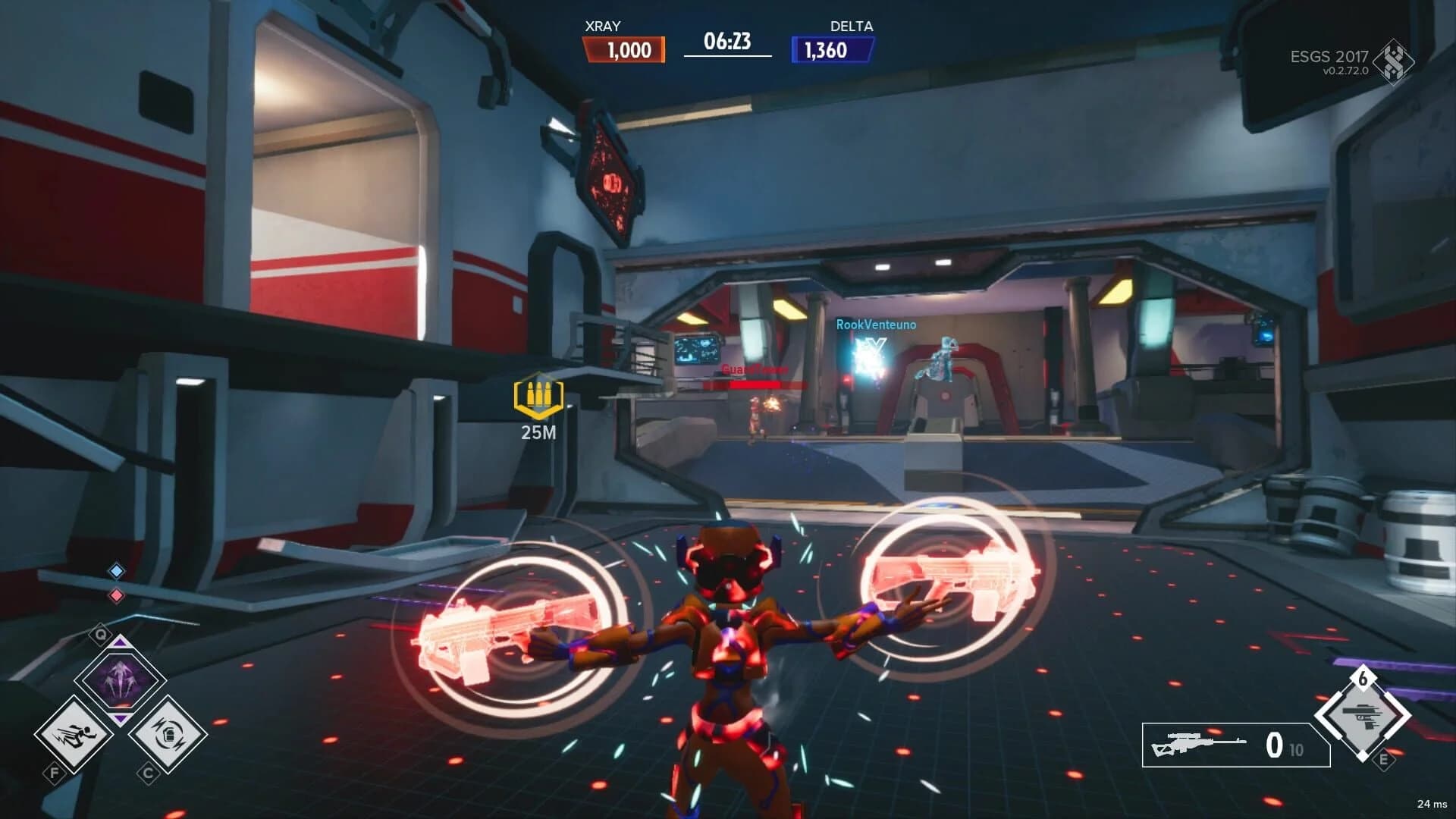Click the yellow ammo pickup marker
Viewport: 1456px width, 819px height.
coord(538,395)
